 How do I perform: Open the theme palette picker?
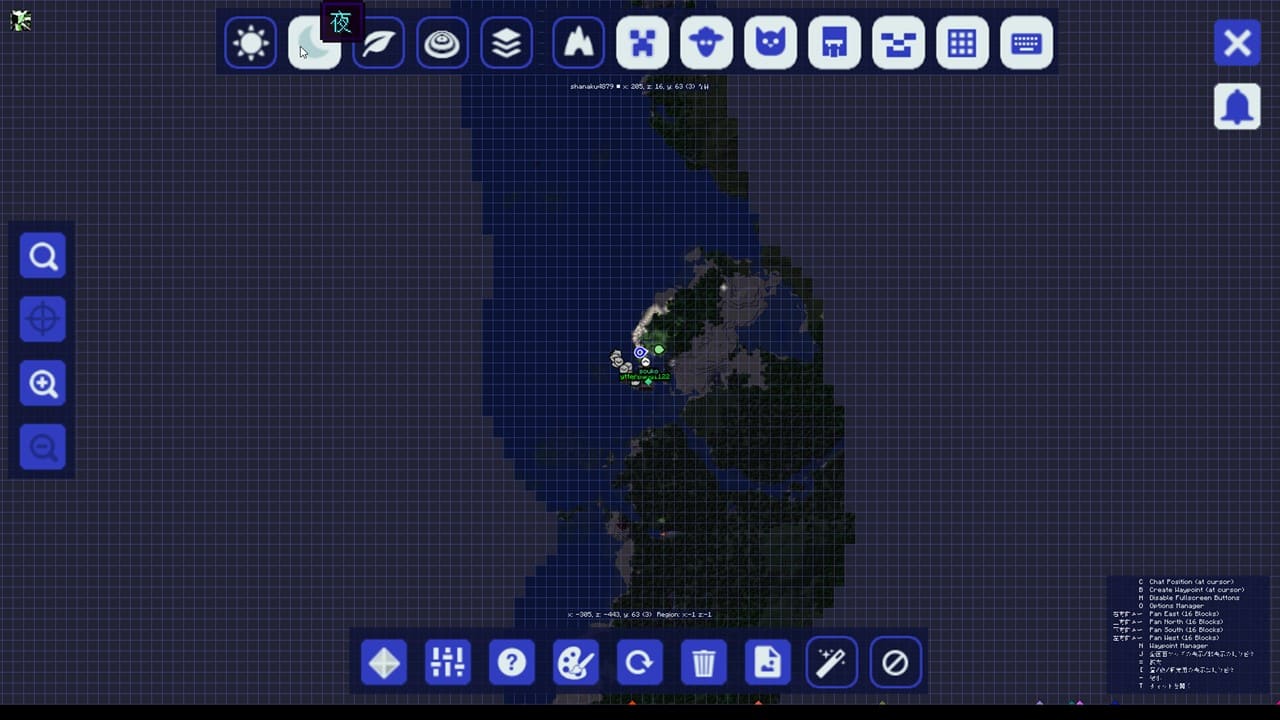click(x=576, y=662)
